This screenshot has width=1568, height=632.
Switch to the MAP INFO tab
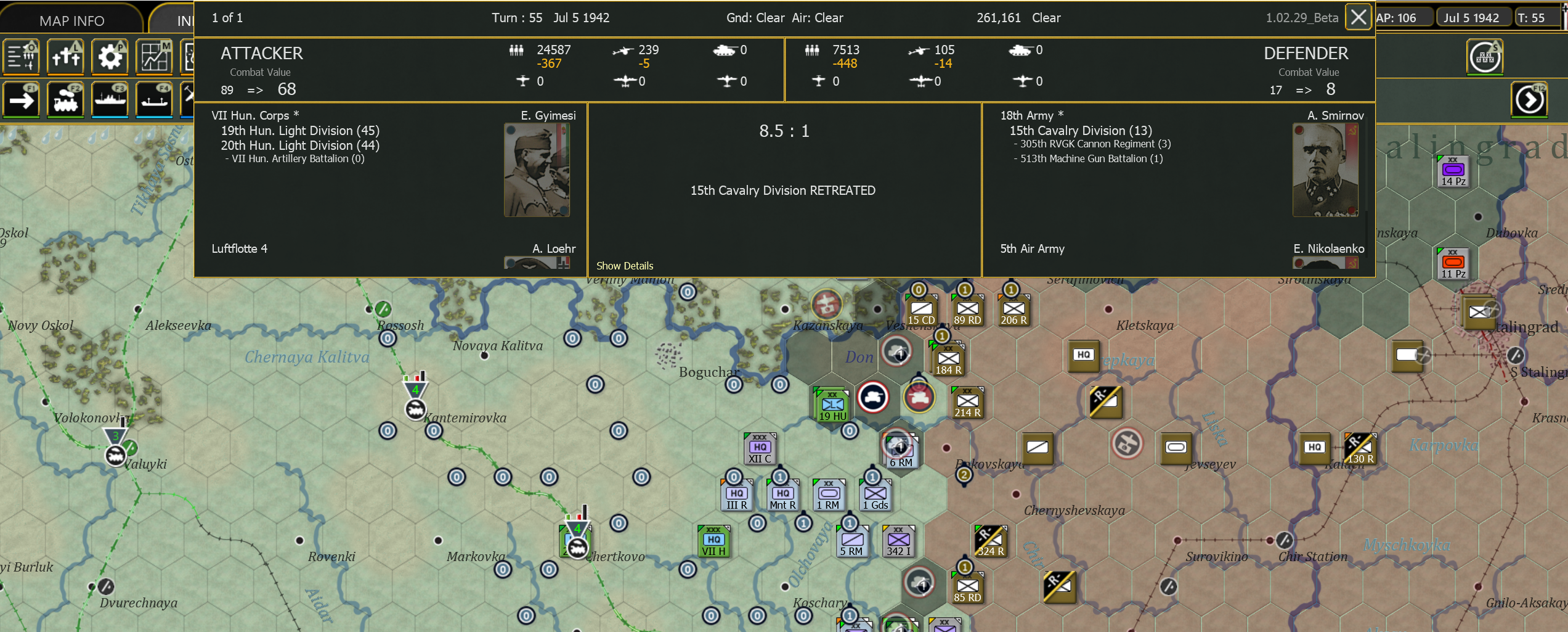pyautogui.click(x=71, y=19)
